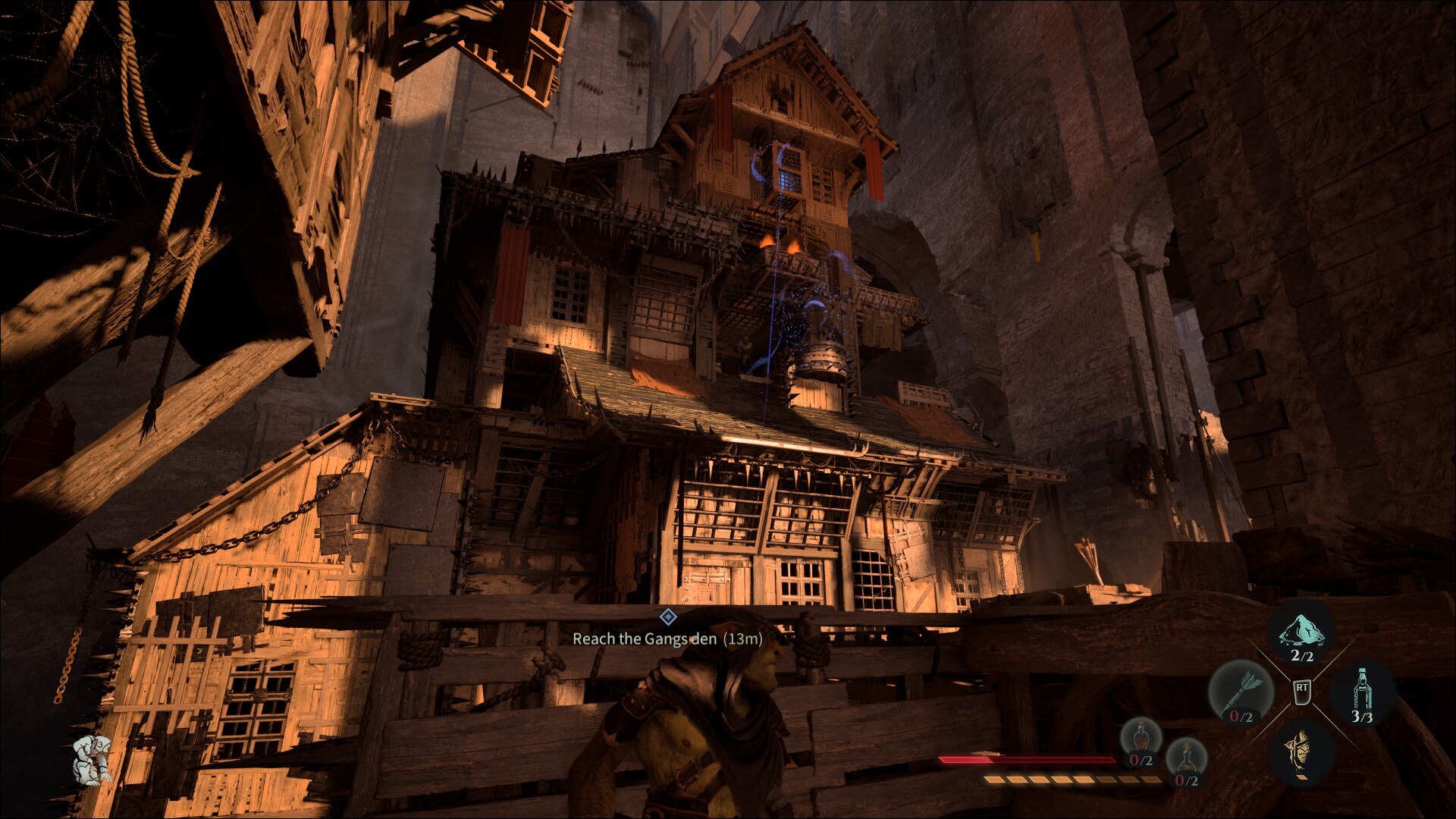
Task: Click the RT trigger prompt in the item wheel
Action: (1302, 692)
